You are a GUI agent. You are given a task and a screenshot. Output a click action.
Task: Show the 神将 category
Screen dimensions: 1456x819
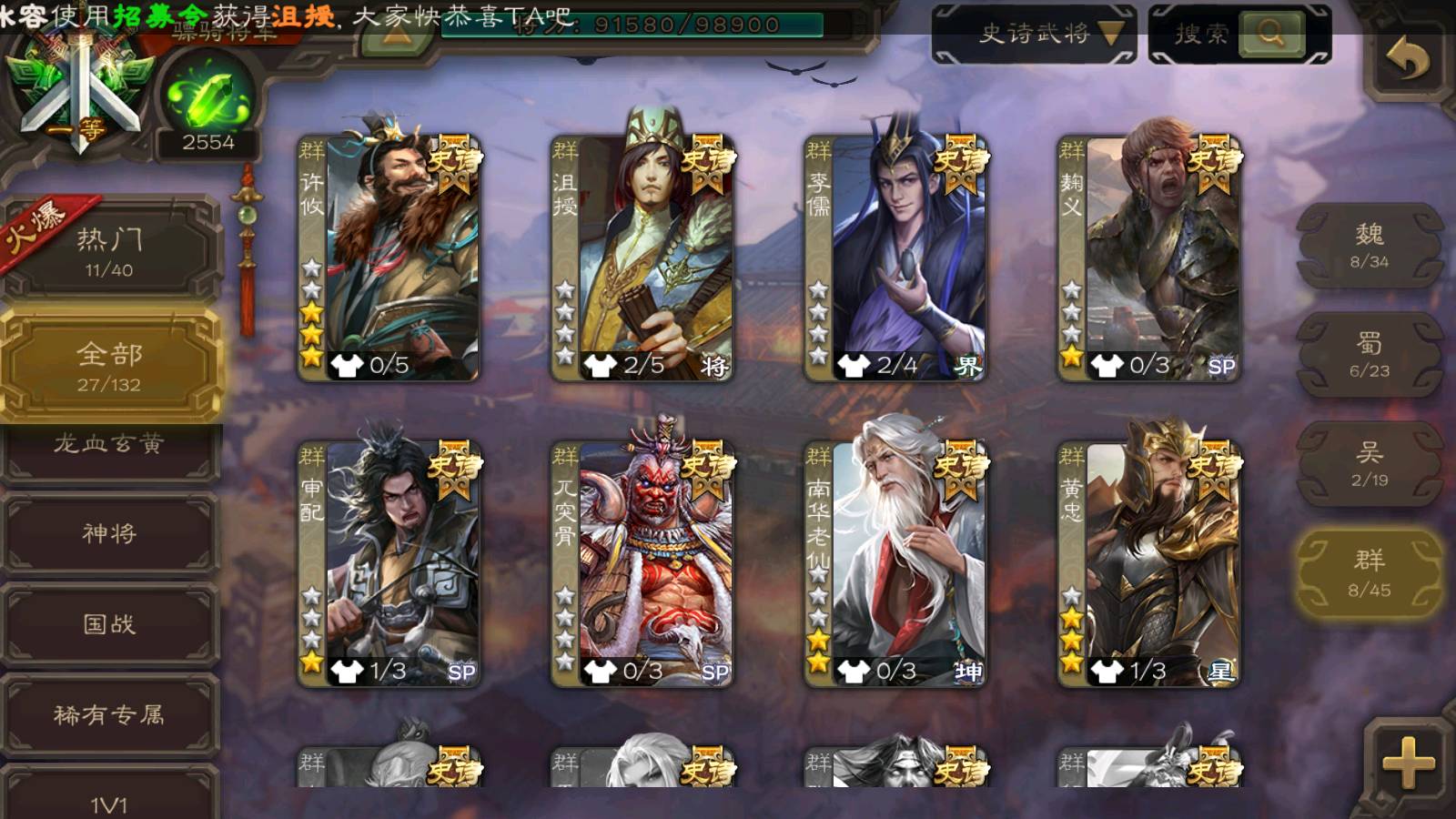[x=109, y=533]
